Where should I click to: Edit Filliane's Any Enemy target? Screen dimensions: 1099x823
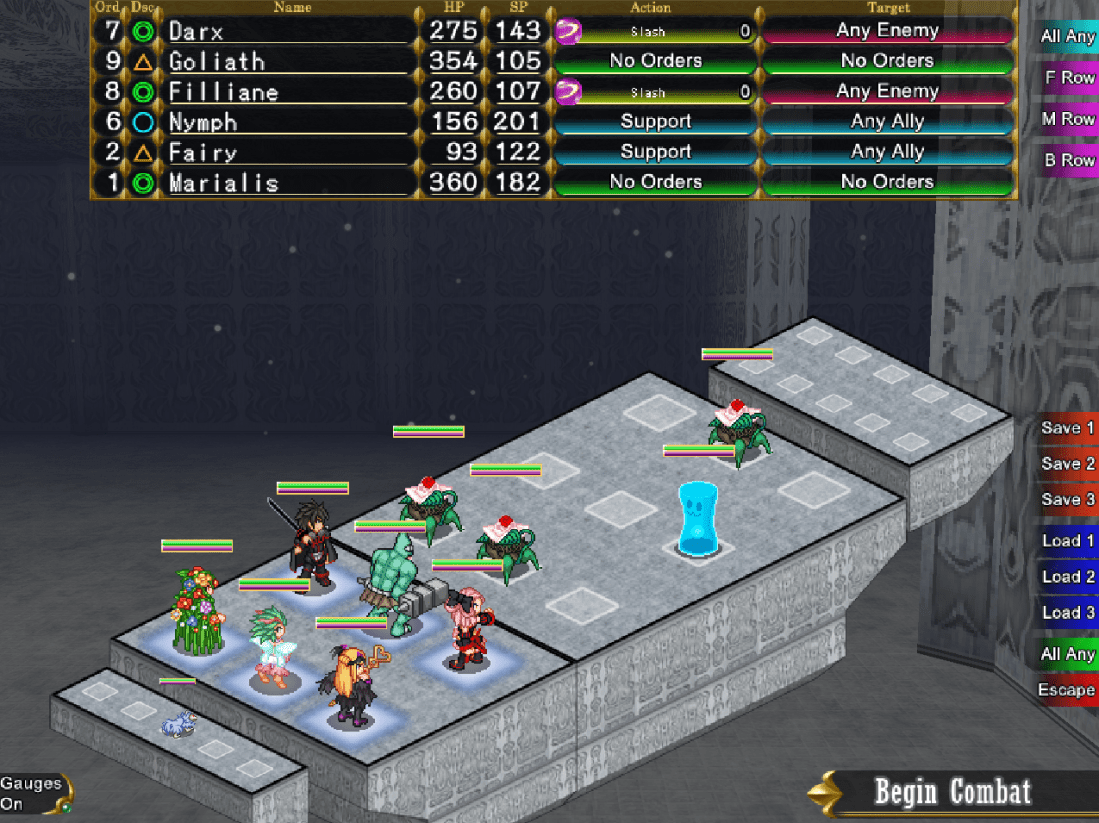(887, 92)
